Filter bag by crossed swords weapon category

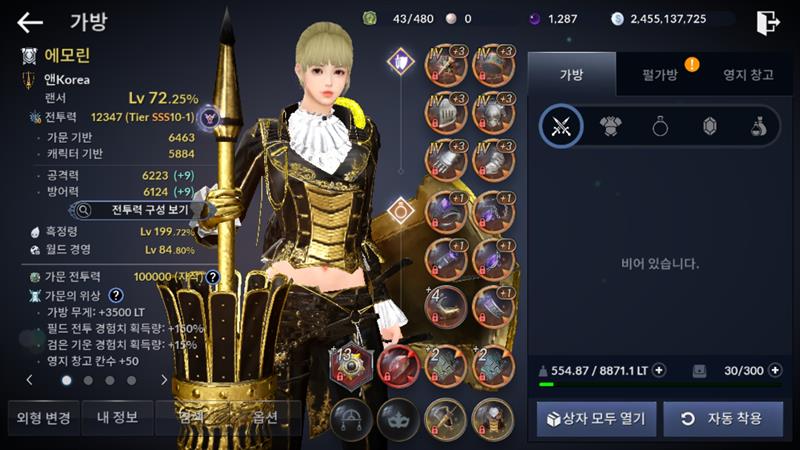[x=561, y=126]
